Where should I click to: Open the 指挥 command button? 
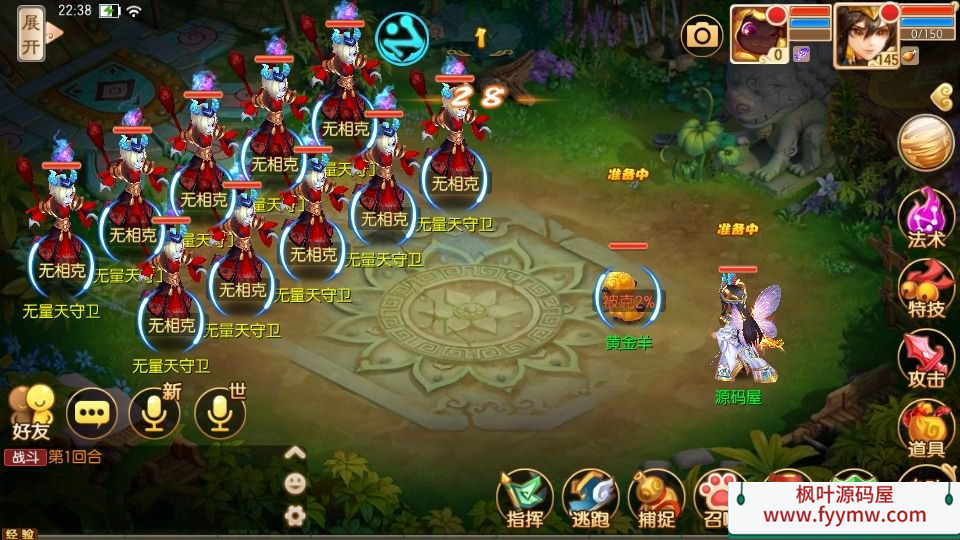(525, 497)
